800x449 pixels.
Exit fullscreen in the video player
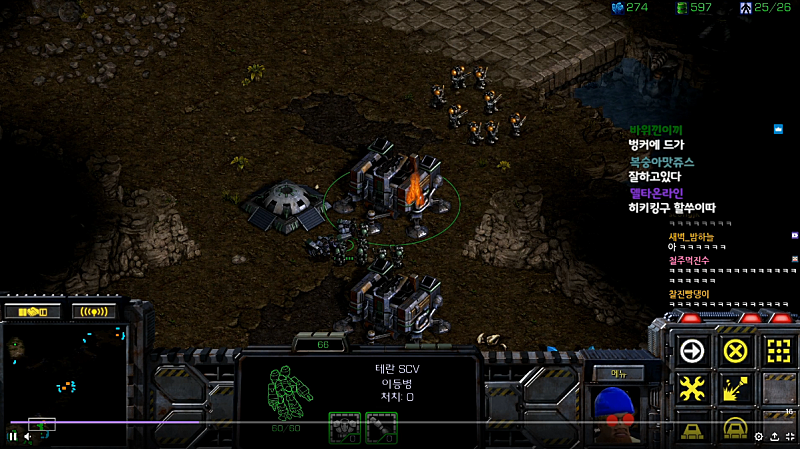click(791, 437)
